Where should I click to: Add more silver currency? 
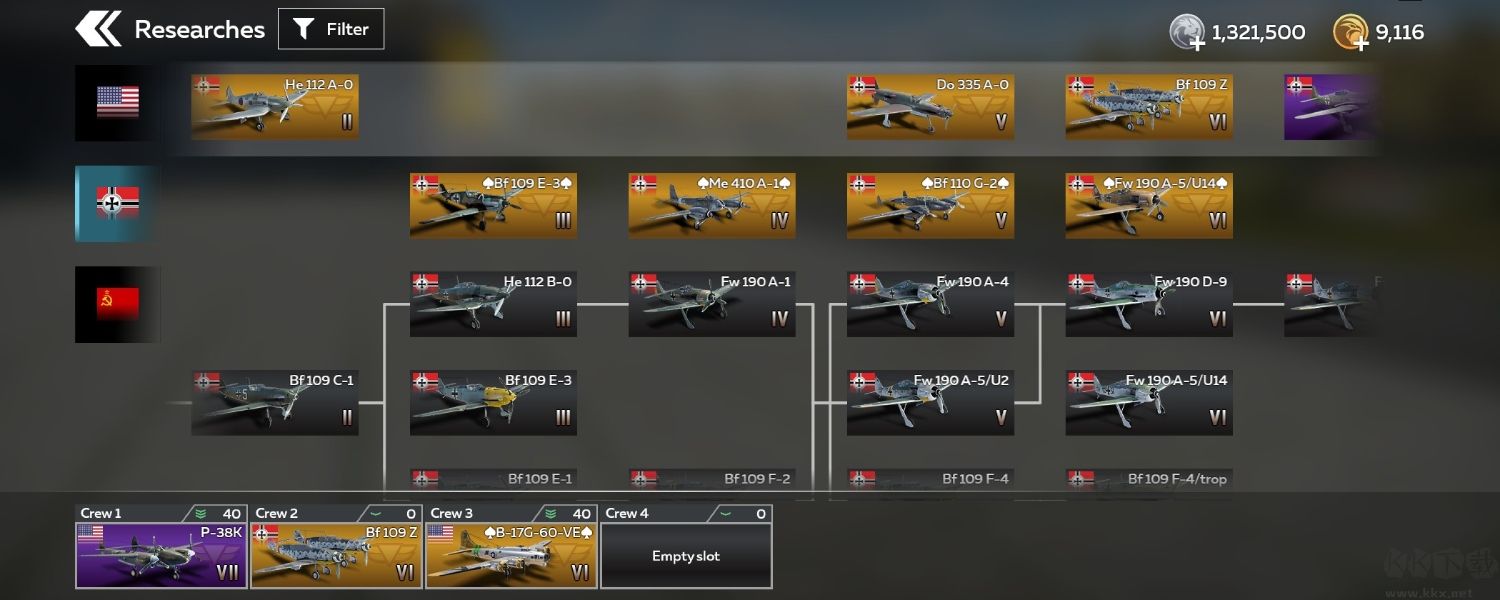coord(1186,34)
